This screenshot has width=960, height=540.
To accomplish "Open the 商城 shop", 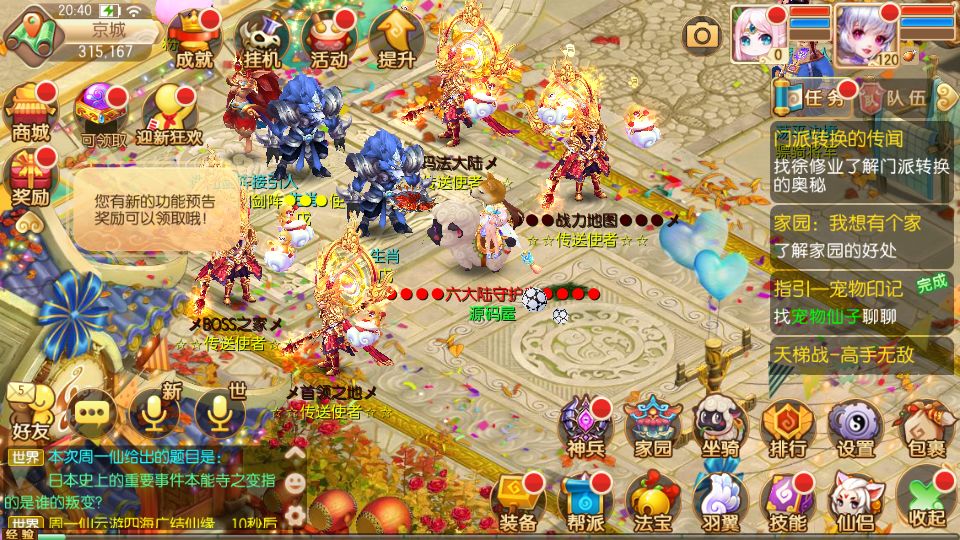I will pyautogui.click(x=31, y=112).
